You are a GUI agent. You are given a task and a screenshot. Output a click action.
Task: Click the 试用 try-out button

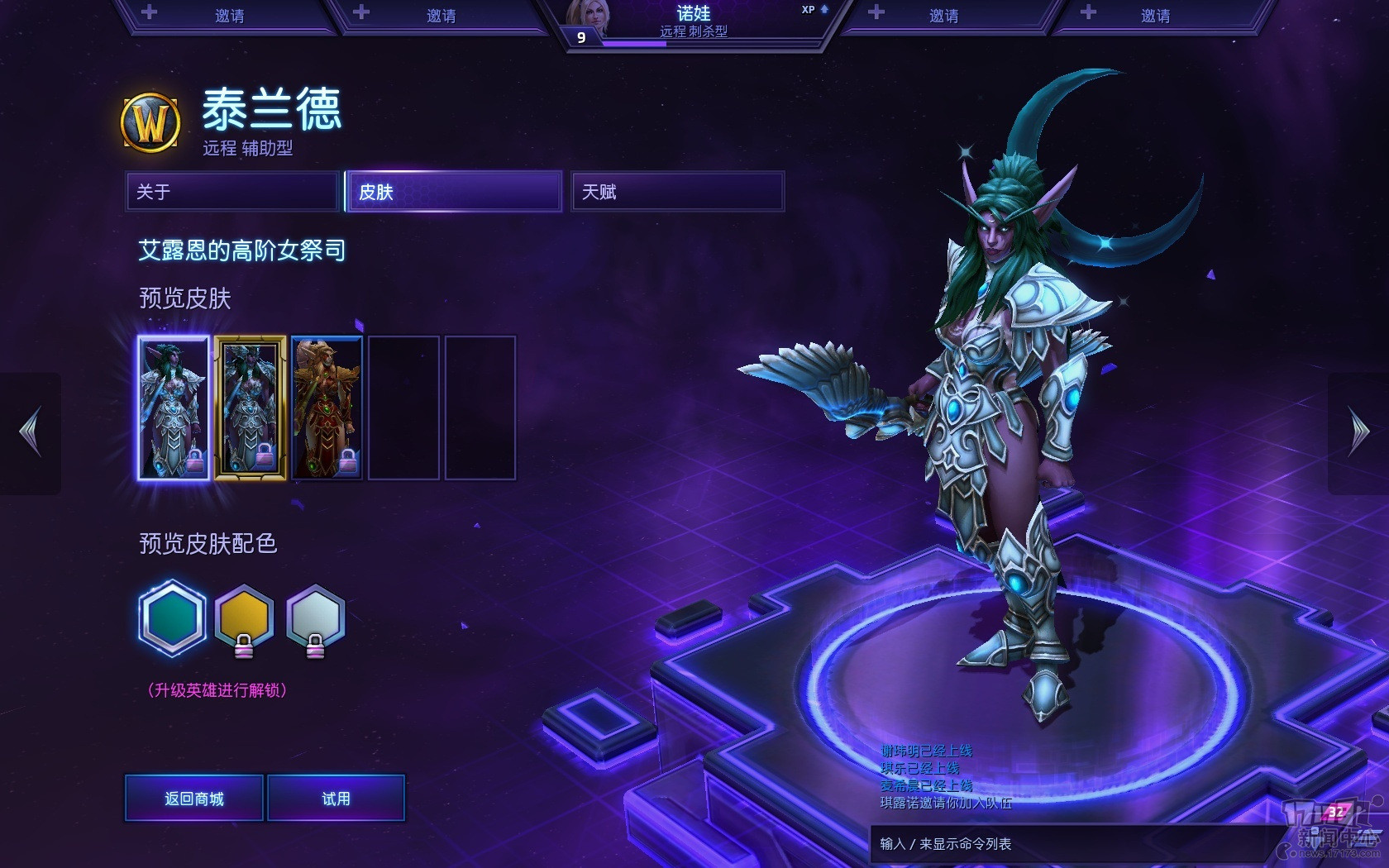tap(336, 799)
